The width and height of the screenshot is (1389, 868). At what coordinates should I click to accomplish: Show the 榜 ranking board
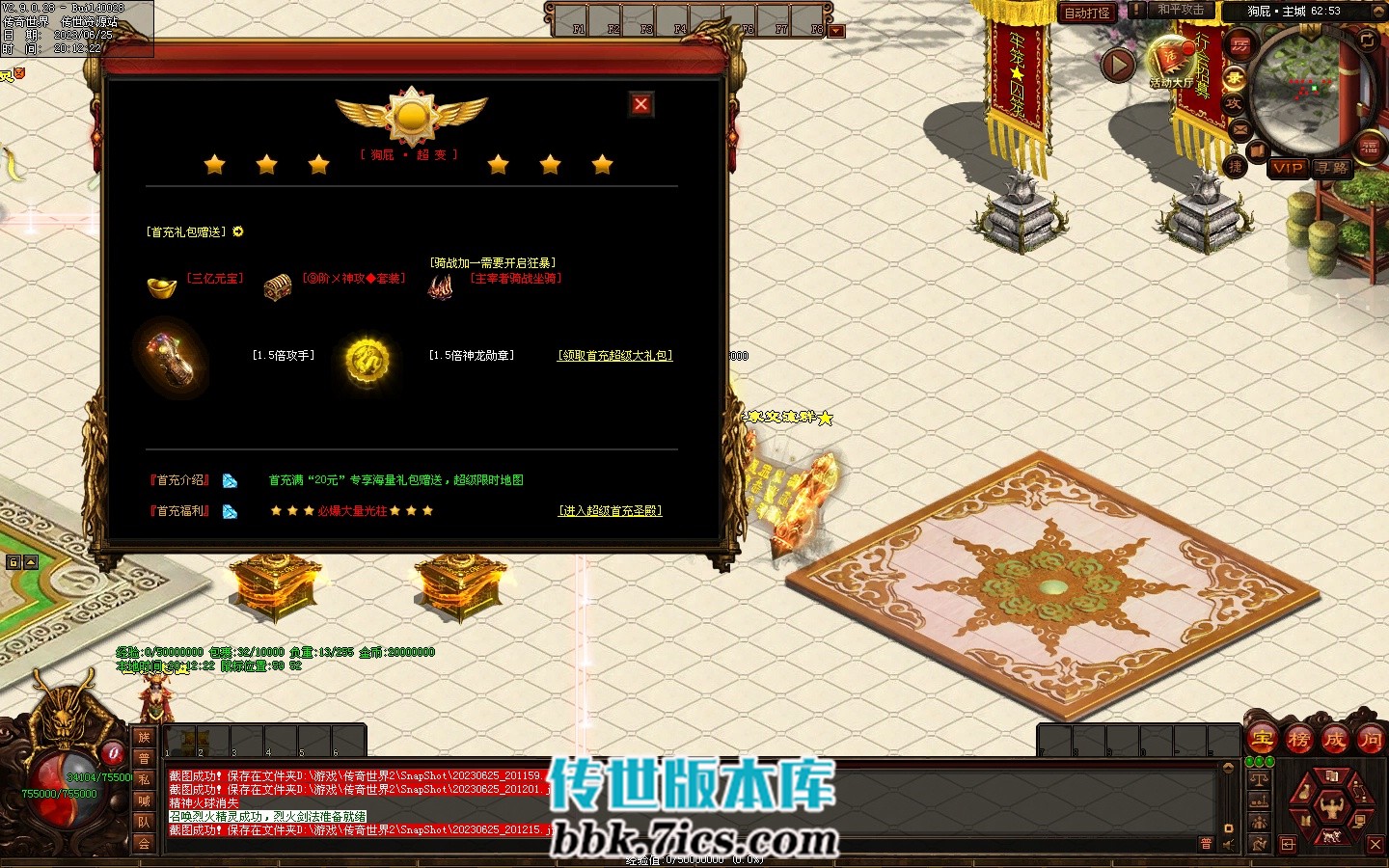tap(1298, 740)
